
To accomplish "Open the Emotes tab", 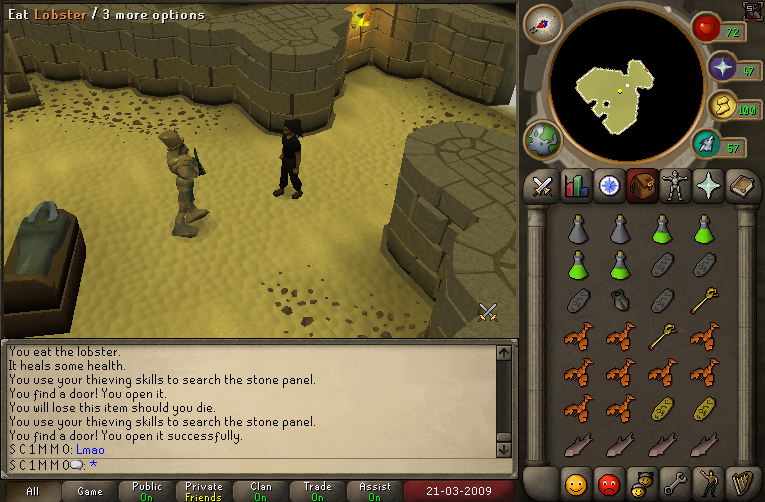I will pos(709,482).
